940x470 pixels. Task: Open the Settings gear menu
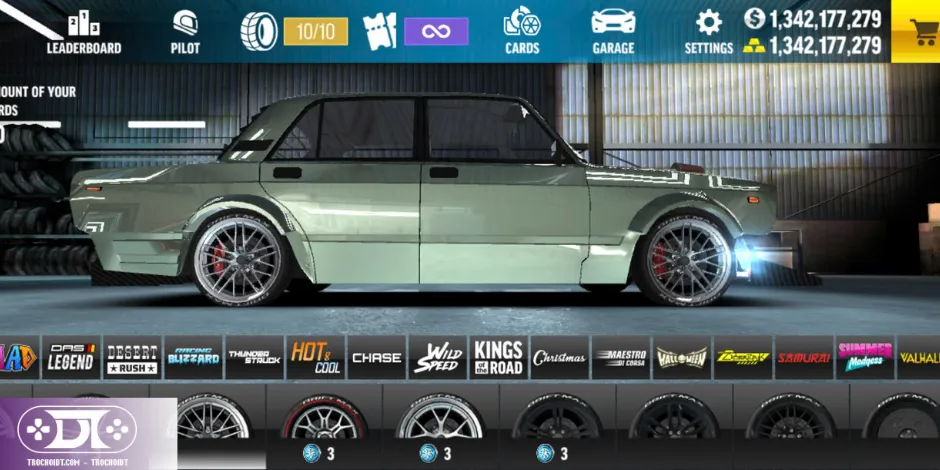(709, 32)
